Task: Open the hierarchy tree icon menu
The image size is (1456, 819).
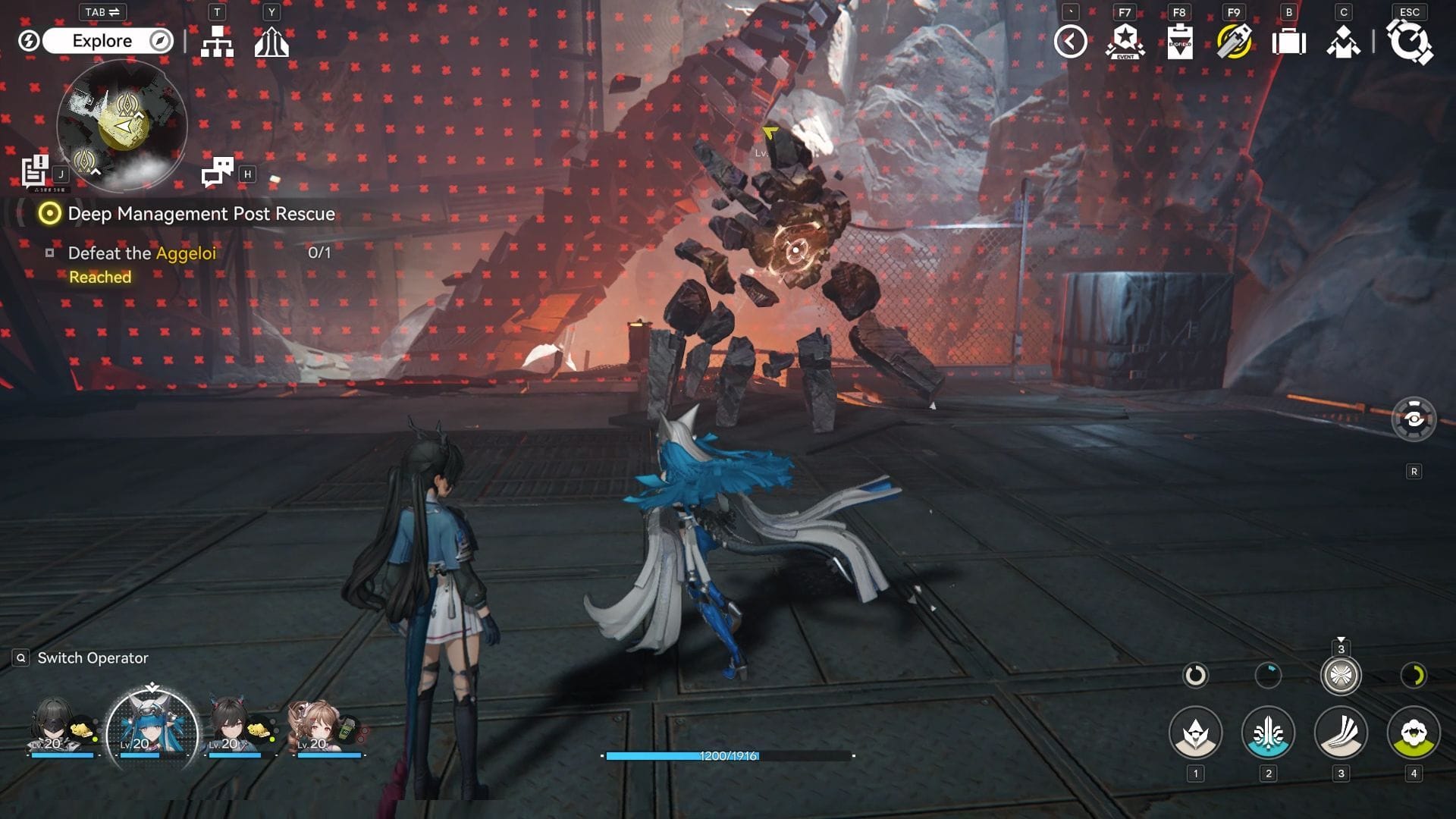Action: click(x=217, y=42)
